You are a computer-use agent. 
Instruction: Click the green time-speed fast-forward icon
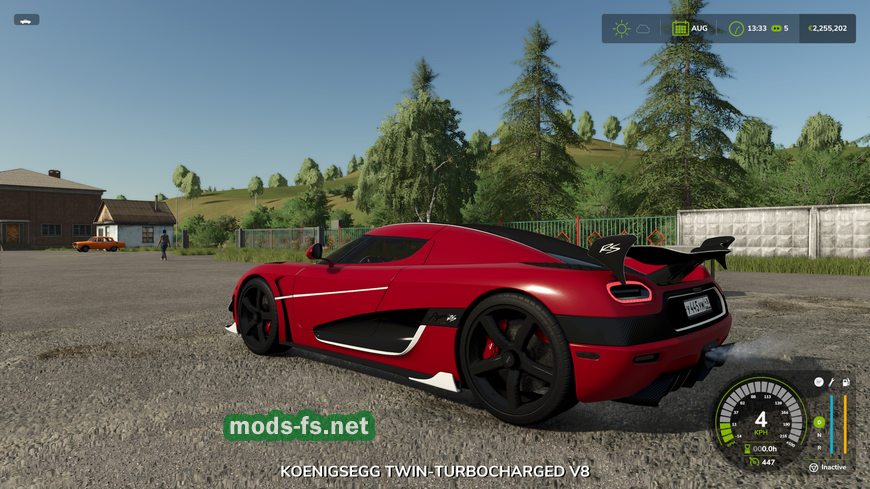pyautogui.click(x=775, y=28)
